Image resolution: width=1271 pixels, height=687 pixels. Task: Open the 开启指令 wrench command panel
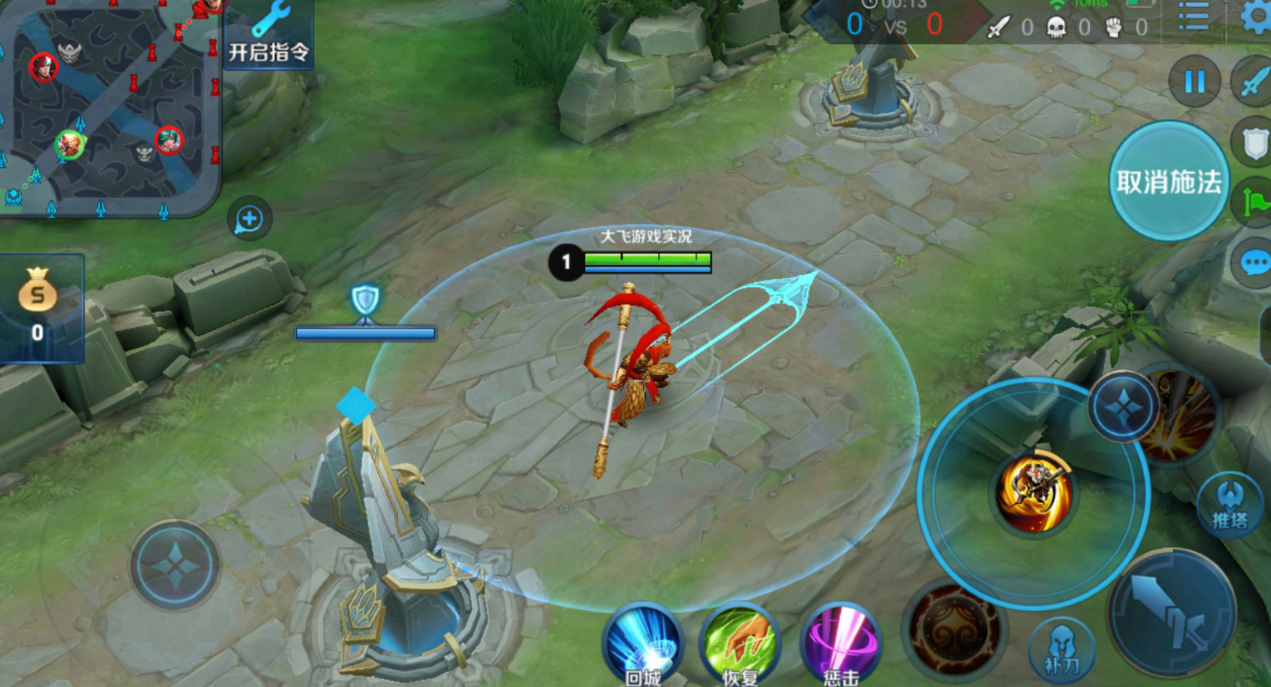click(269, 34)
